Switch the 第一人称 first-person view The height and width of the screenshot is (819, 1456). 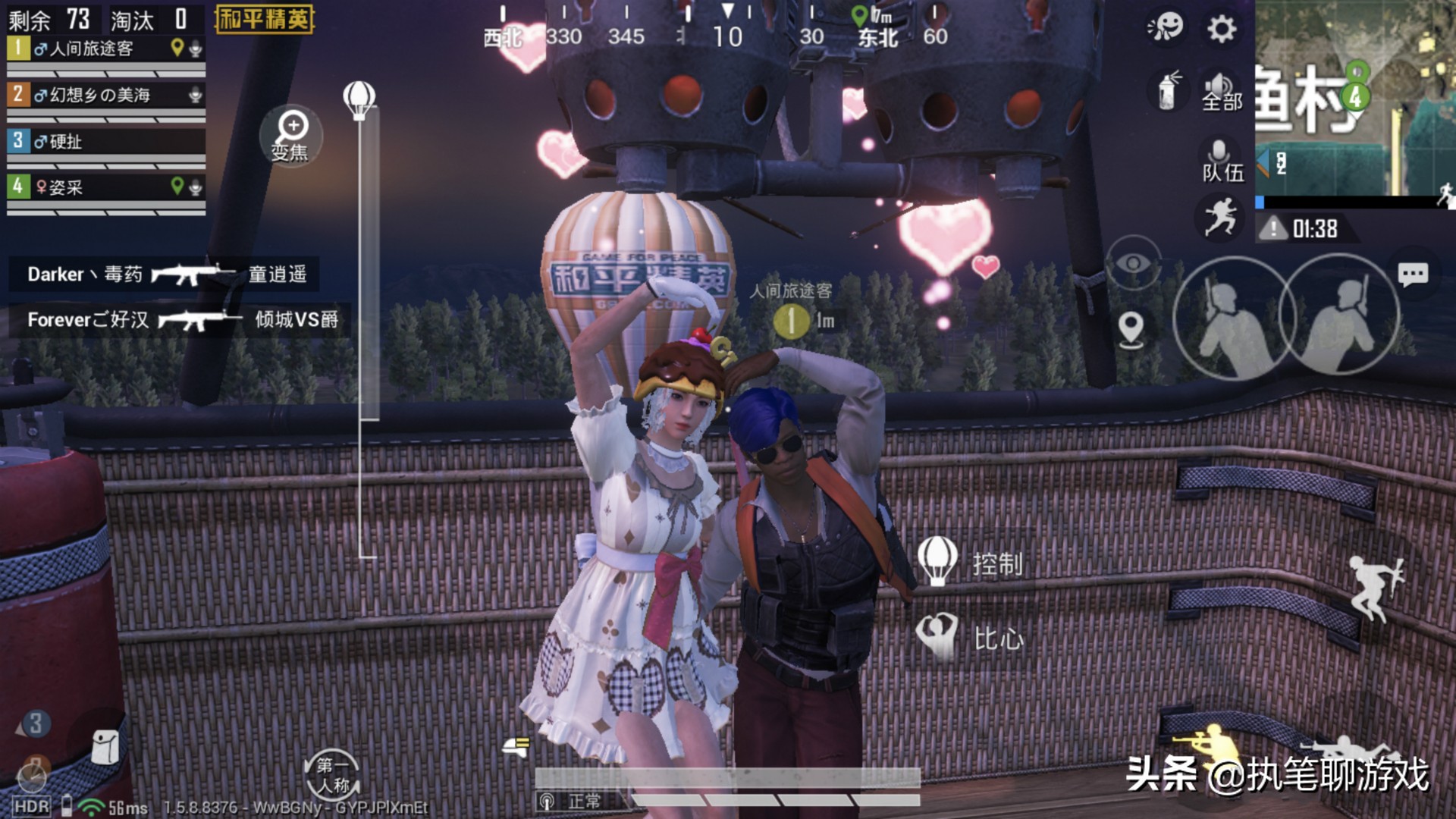coord(332,775)
